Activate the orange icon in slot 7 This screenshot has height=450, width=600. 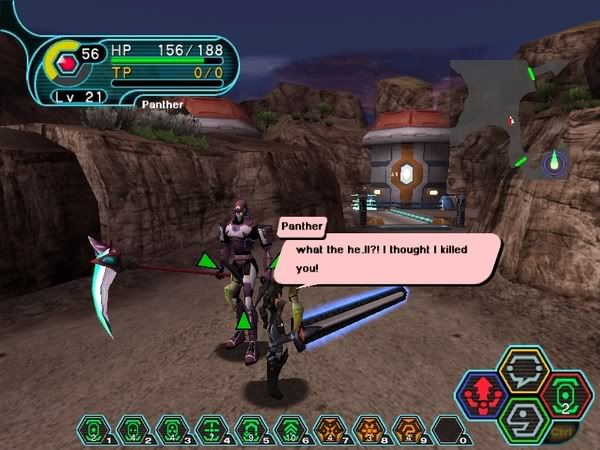[328, 430]
